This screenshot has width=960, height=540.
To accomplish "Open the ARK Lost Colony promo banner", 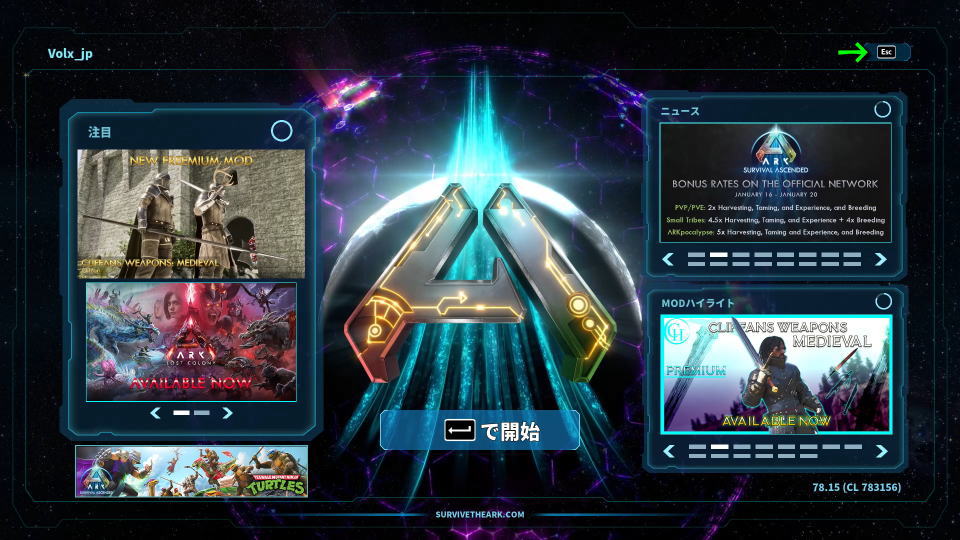I will (x=191, y=342).
